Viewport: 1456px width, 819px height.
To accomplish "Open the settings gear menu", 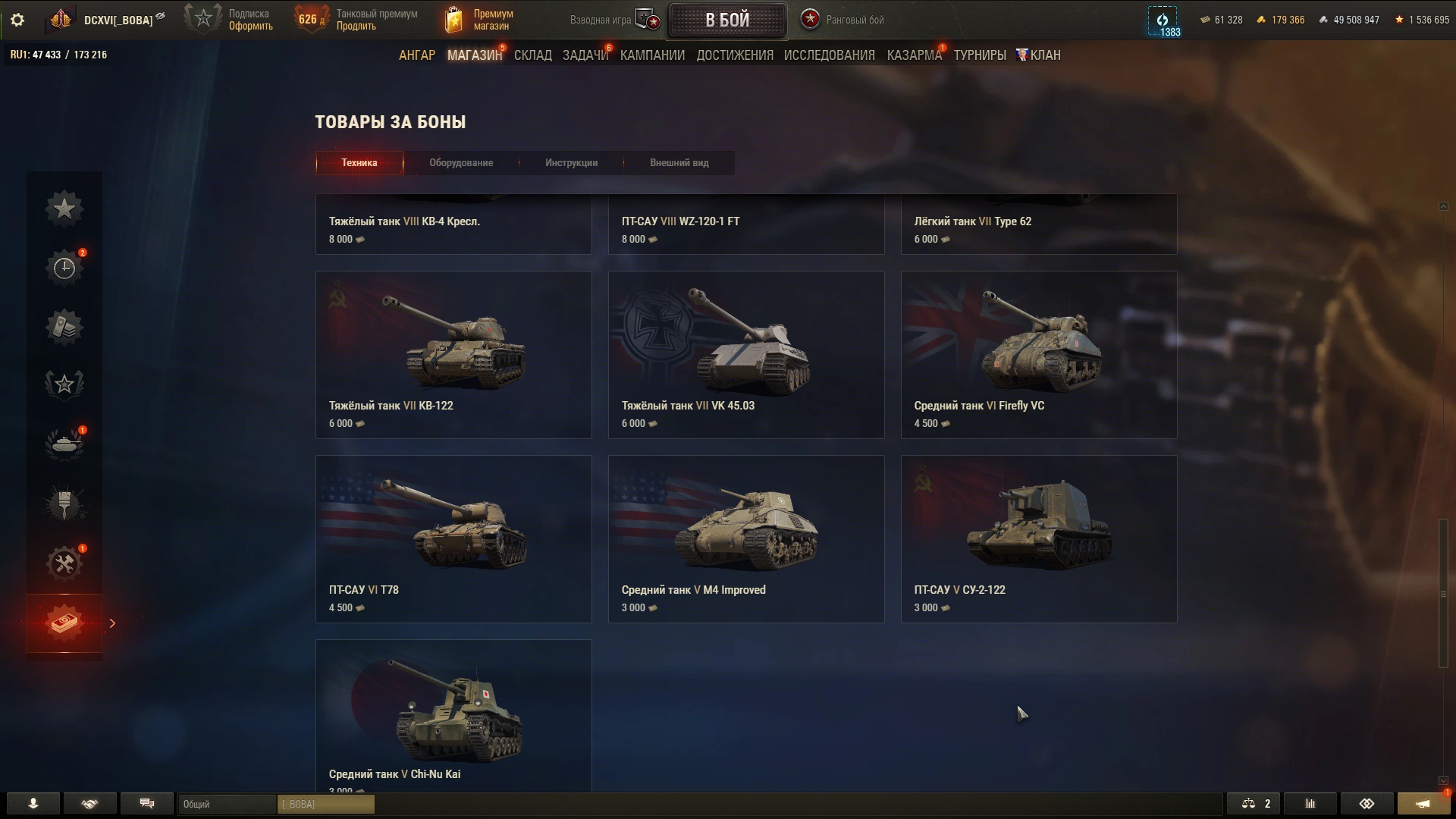I will [x=17, y=20].
